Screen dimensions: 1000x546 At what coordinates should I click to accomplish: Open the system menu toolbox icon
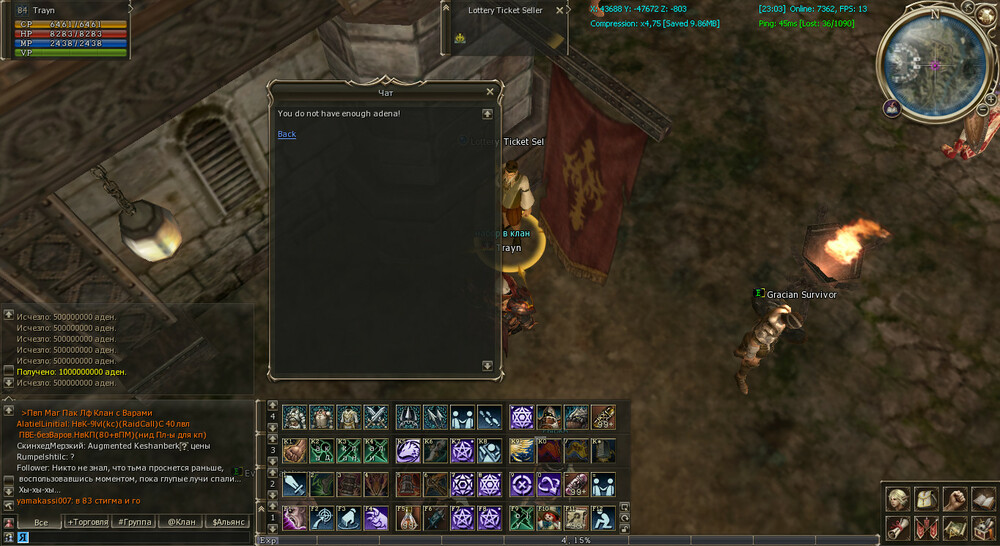tap(982, 527)
